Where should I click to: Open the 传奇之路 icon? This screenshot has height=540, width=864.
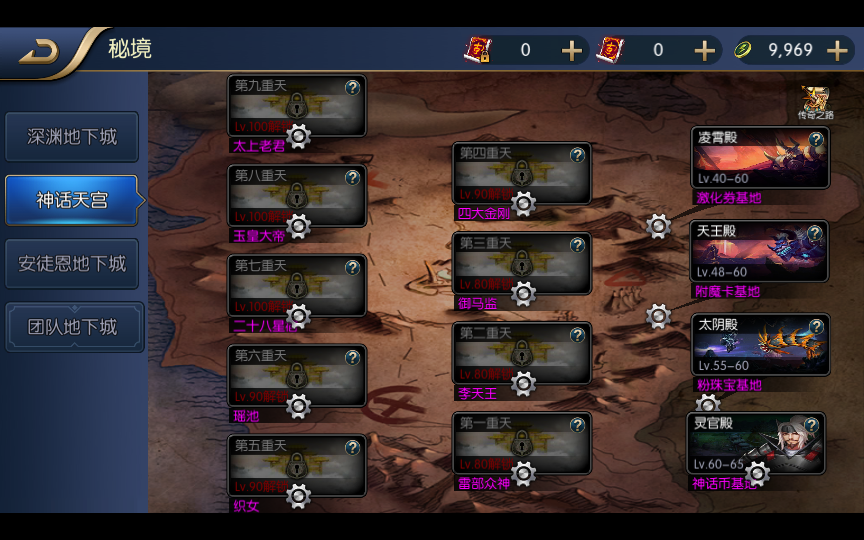[815, 101]
